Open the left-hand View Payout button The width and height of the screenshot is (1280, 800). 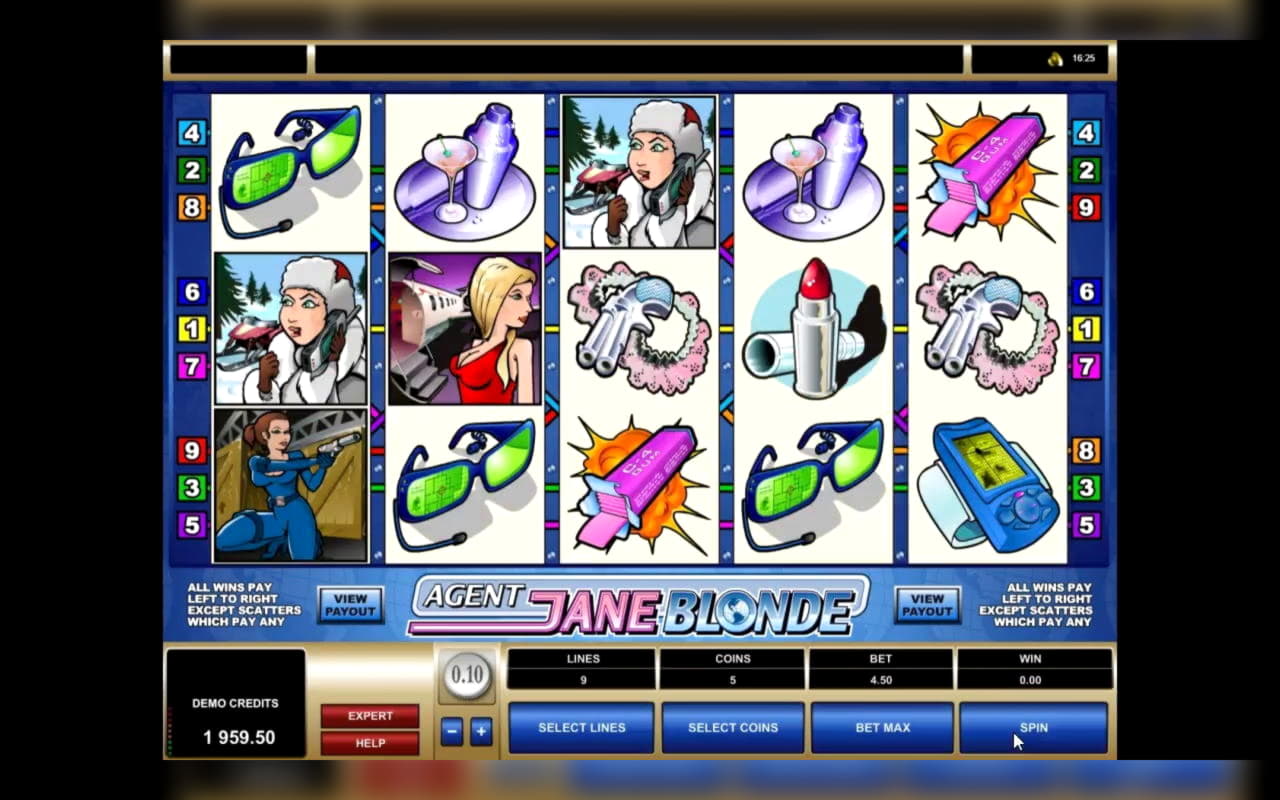pos(351,605)
